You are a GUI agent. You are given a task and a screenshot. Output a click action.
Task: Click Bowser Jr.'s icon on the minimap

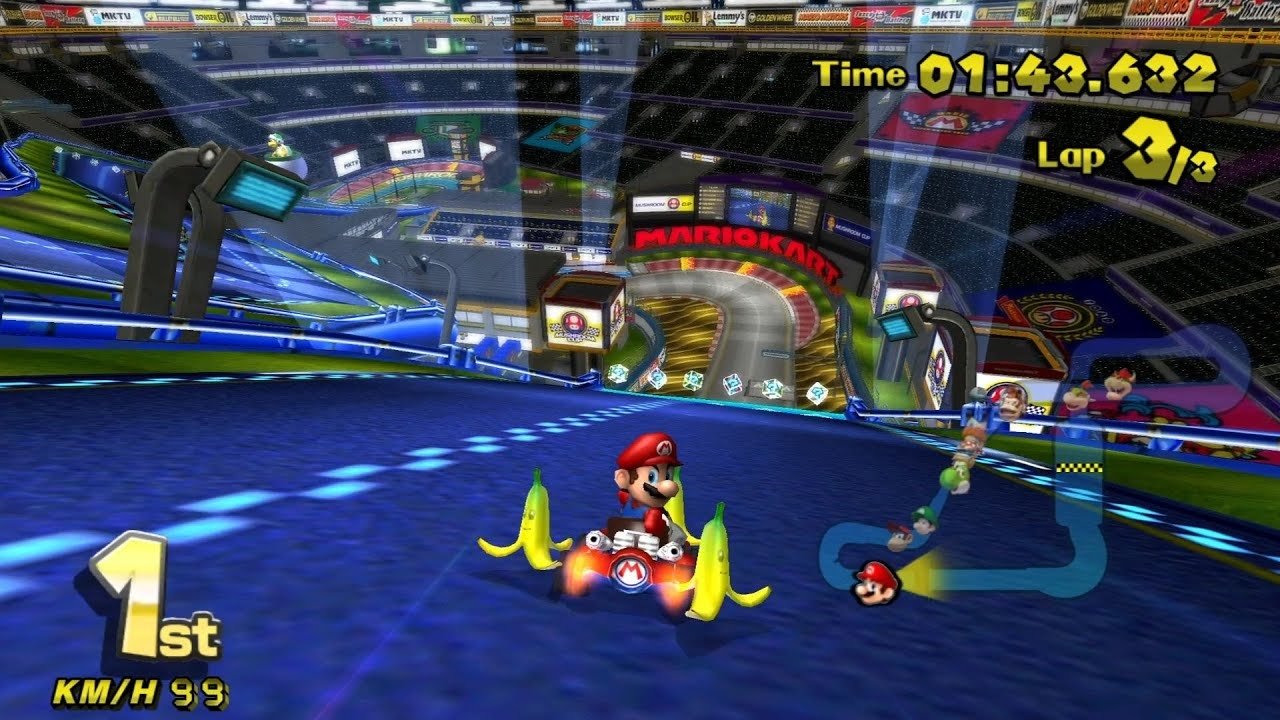[x=1077, y=397]
